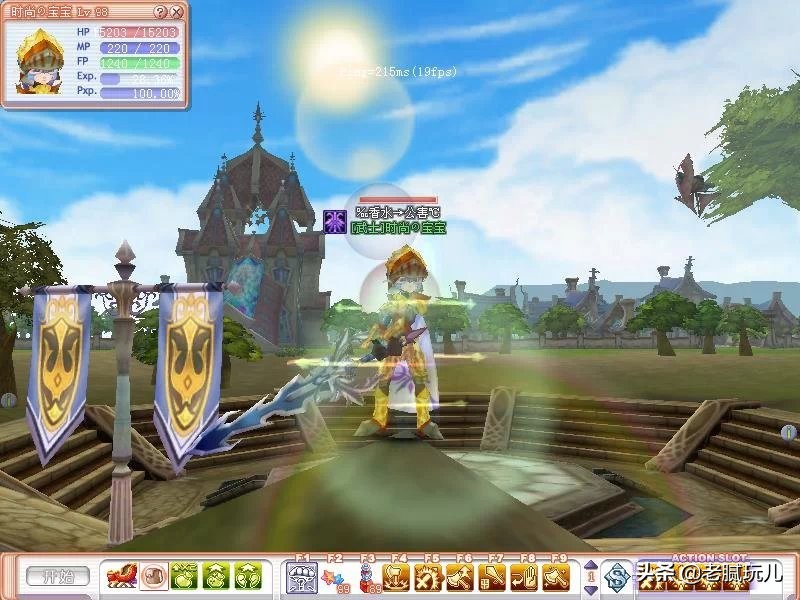Image resolution: width=800 pixels, height=600 pixels.
Task: Click the character portrait in status window
Action: coord(41,62)
